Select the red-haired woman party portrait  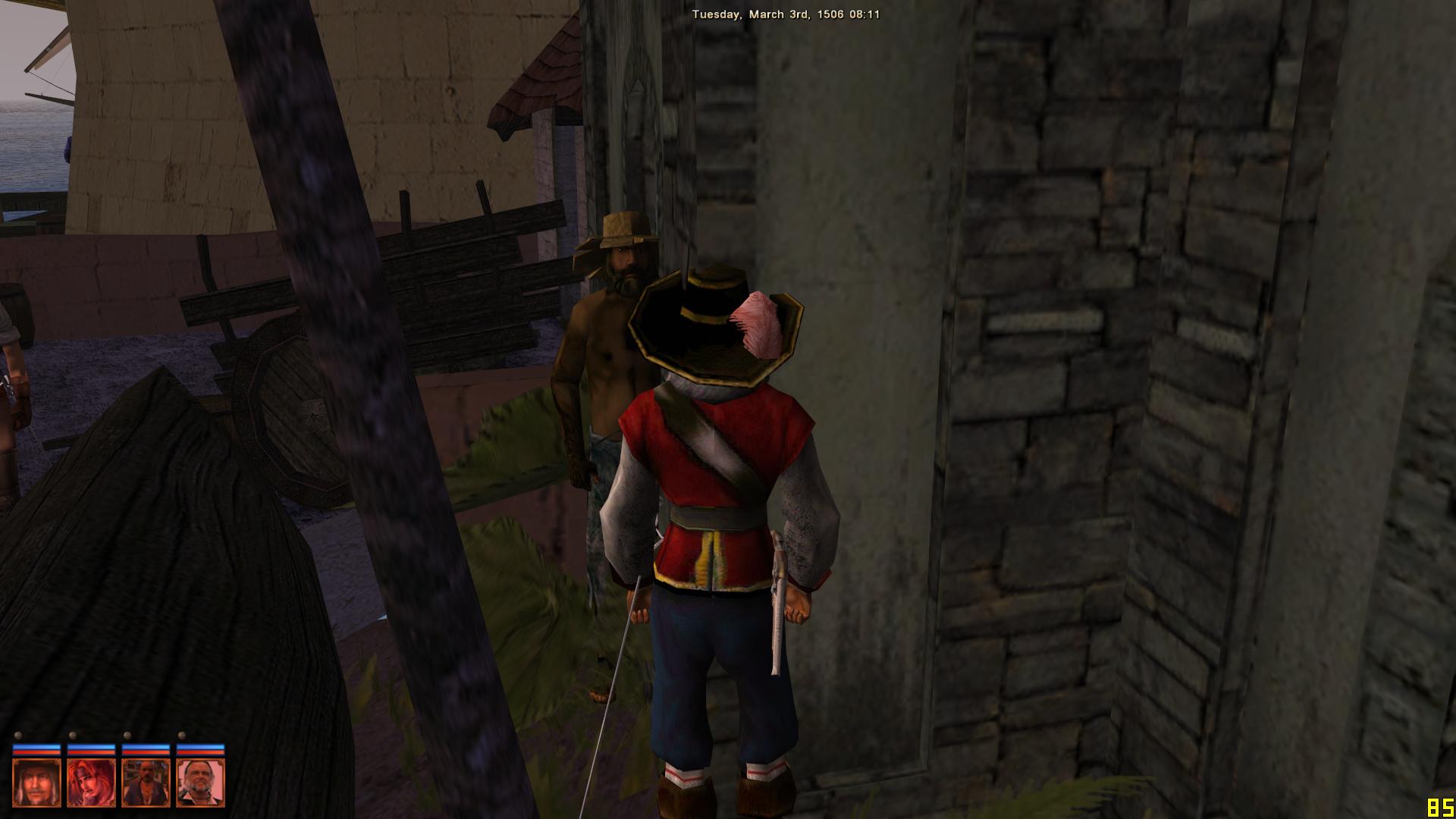91,783
